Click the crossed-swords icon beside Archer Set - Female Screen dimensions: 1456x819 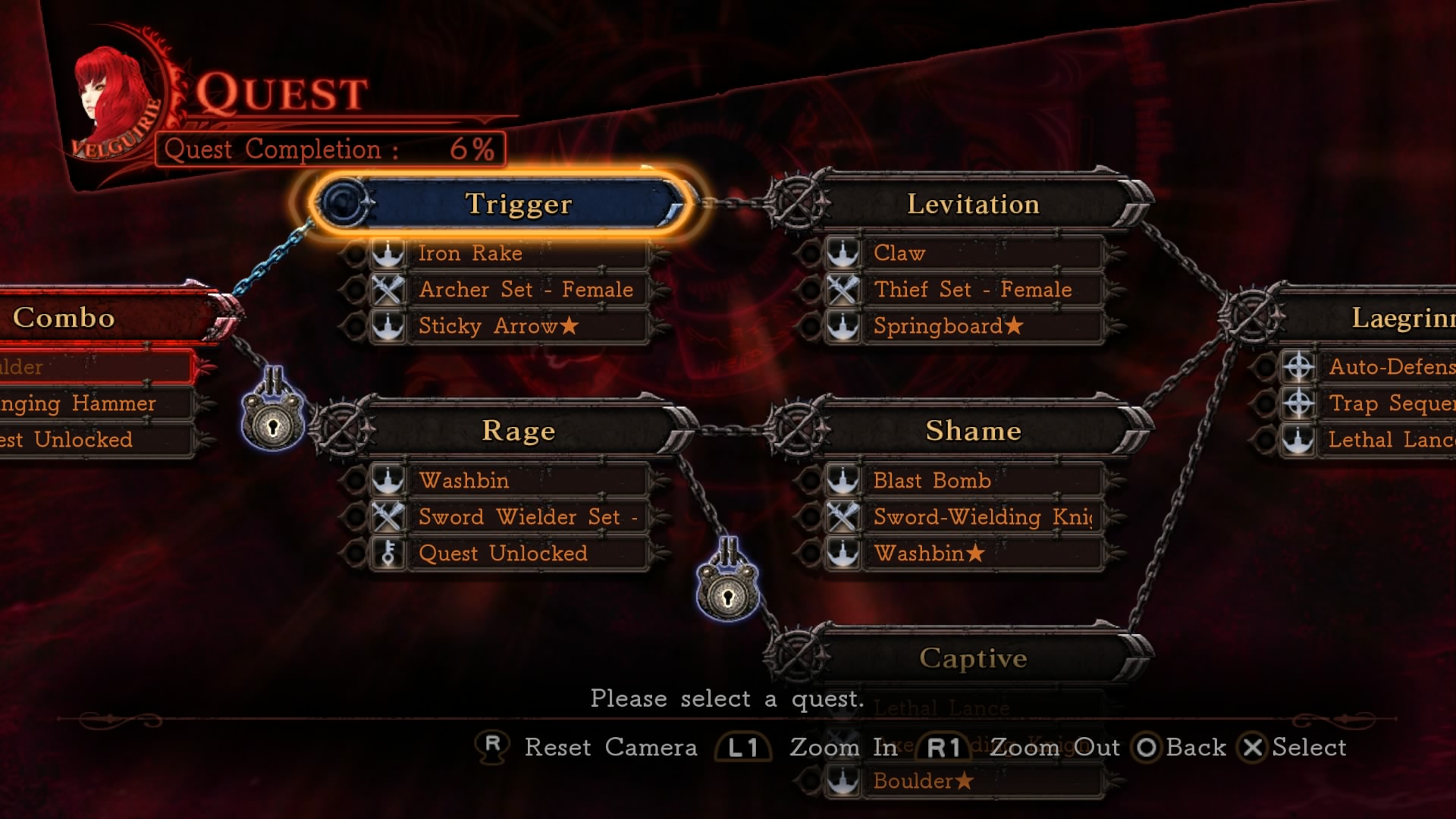coord(390,290)
